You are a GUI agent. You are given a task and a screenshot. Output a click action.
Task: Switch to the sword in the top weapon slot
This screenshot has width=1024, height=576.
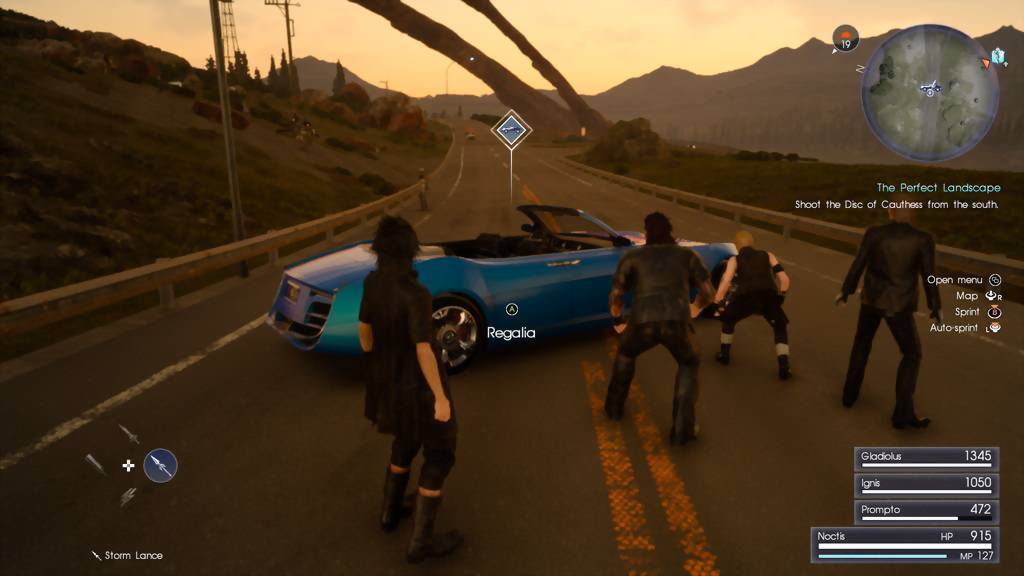tap(129, 434)
